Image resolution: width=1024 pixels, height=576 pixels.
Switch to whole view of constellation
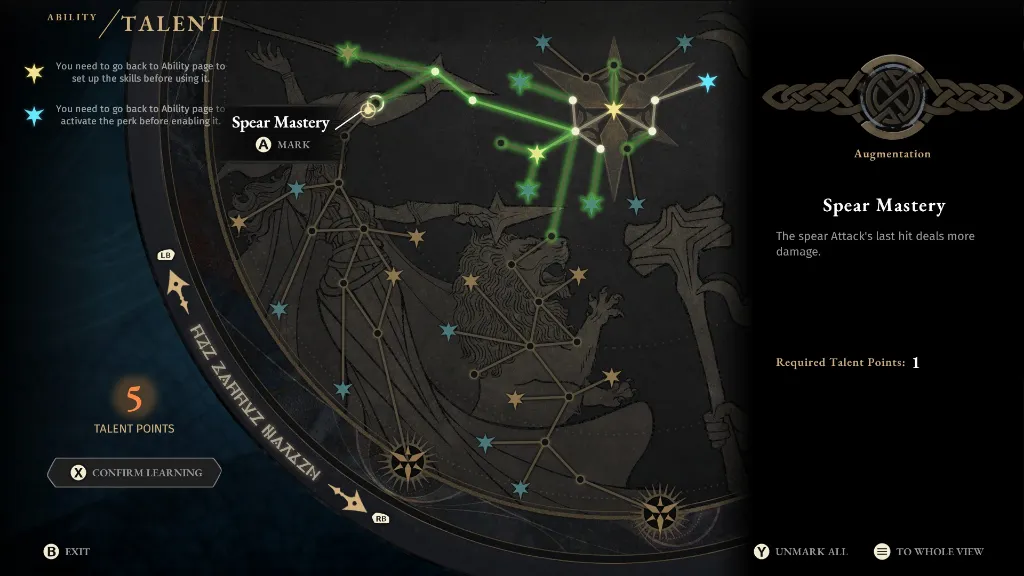[x=928, y=551]
